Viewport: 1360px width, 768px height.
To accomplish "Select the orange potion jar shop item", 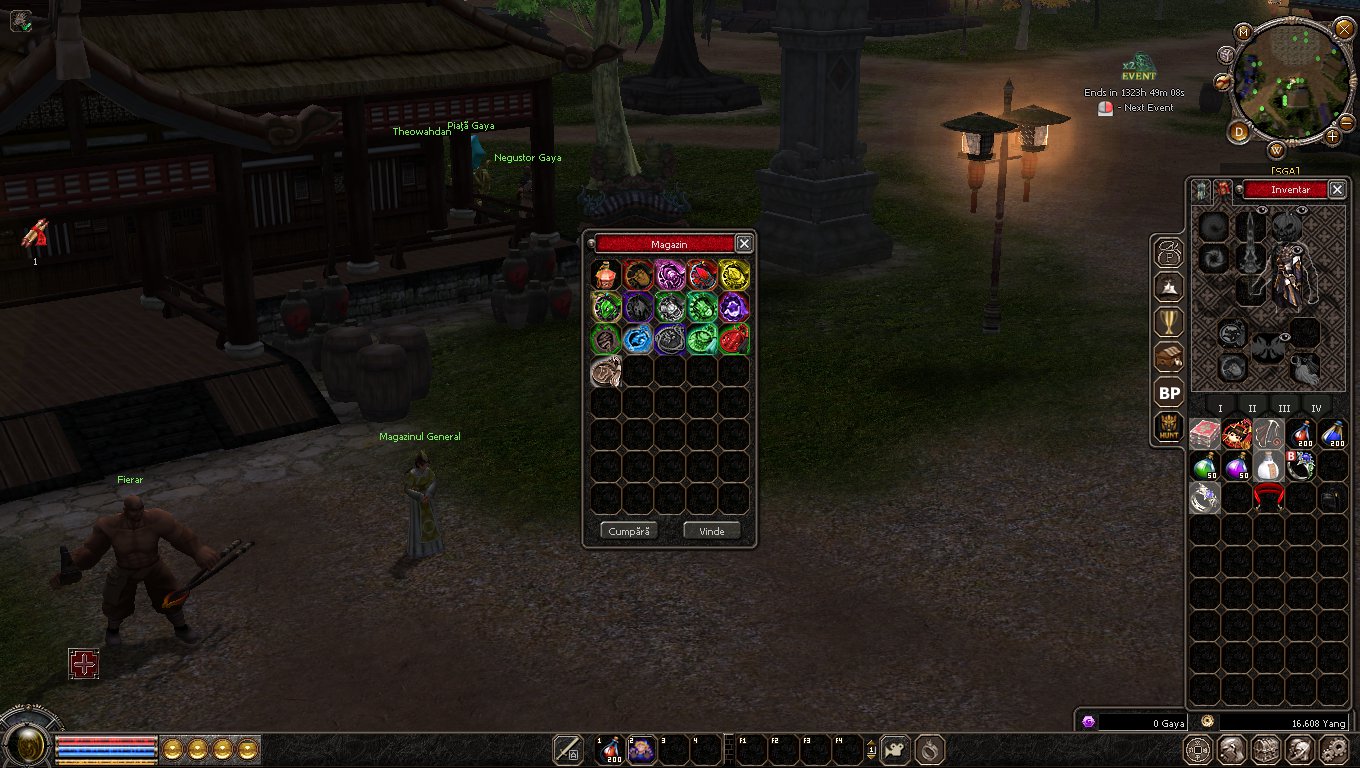I will tap(605, 275).
